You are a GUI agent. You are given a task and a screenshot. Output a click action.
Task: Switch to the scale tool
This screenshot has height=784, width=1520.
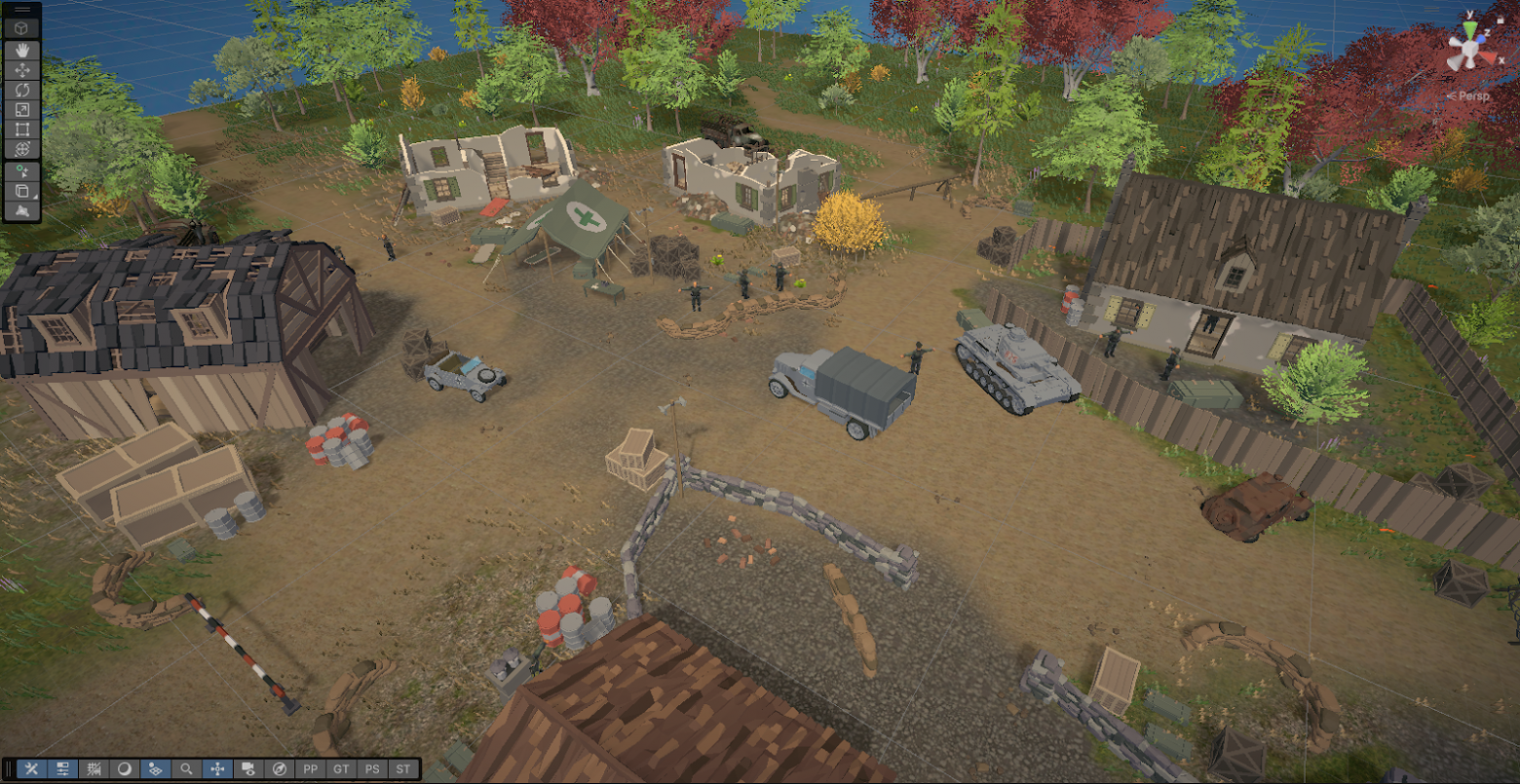(x=22, y=109)
